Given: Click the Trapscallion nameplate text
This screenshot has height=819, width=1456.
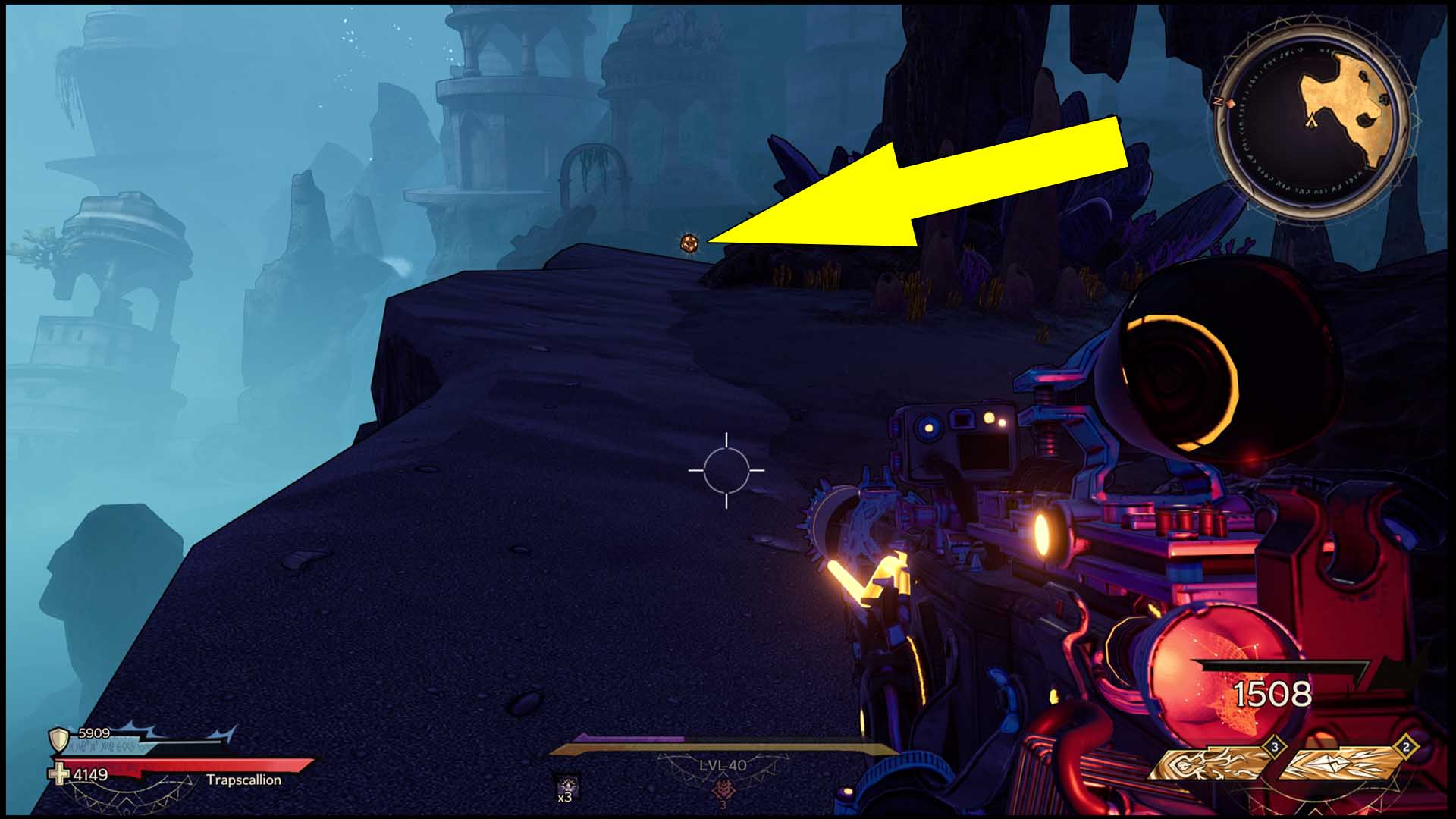Looking at the screenshot, I should pyautogui.click(x=244, y=778).
